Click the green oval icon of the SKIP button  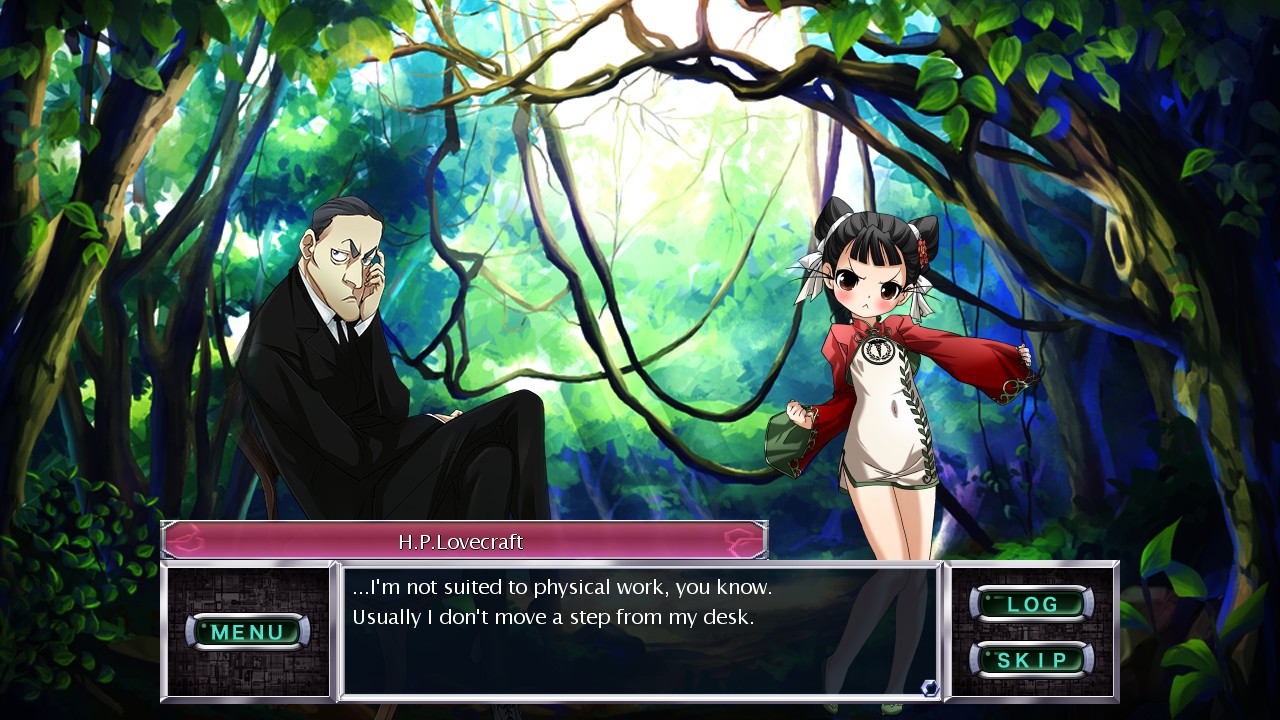point(1033,660)
